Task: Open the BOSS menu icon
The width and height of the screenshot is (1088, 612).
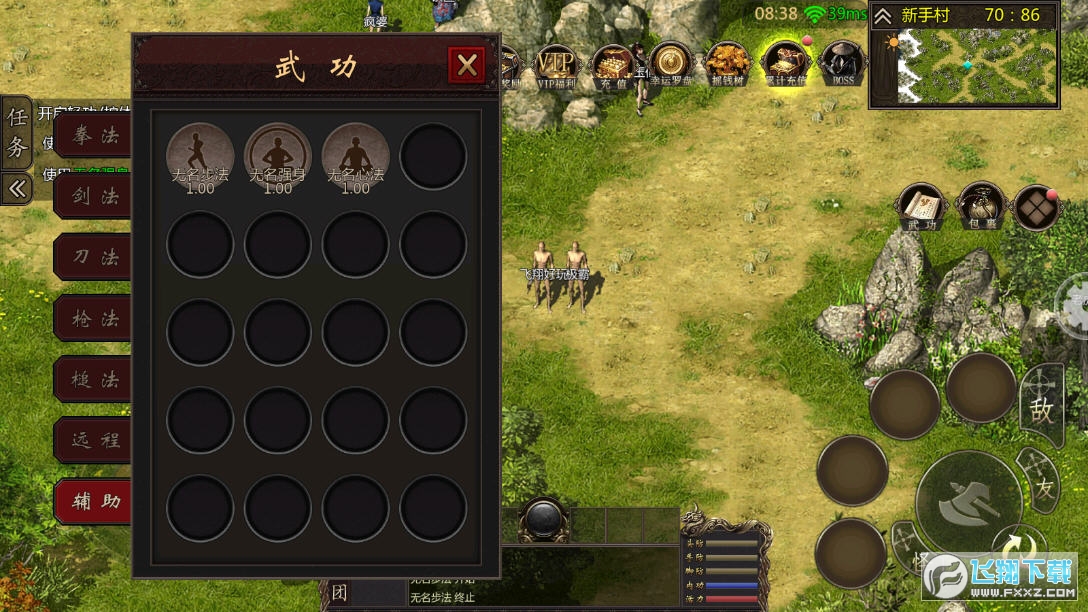Action: point(842,64)
